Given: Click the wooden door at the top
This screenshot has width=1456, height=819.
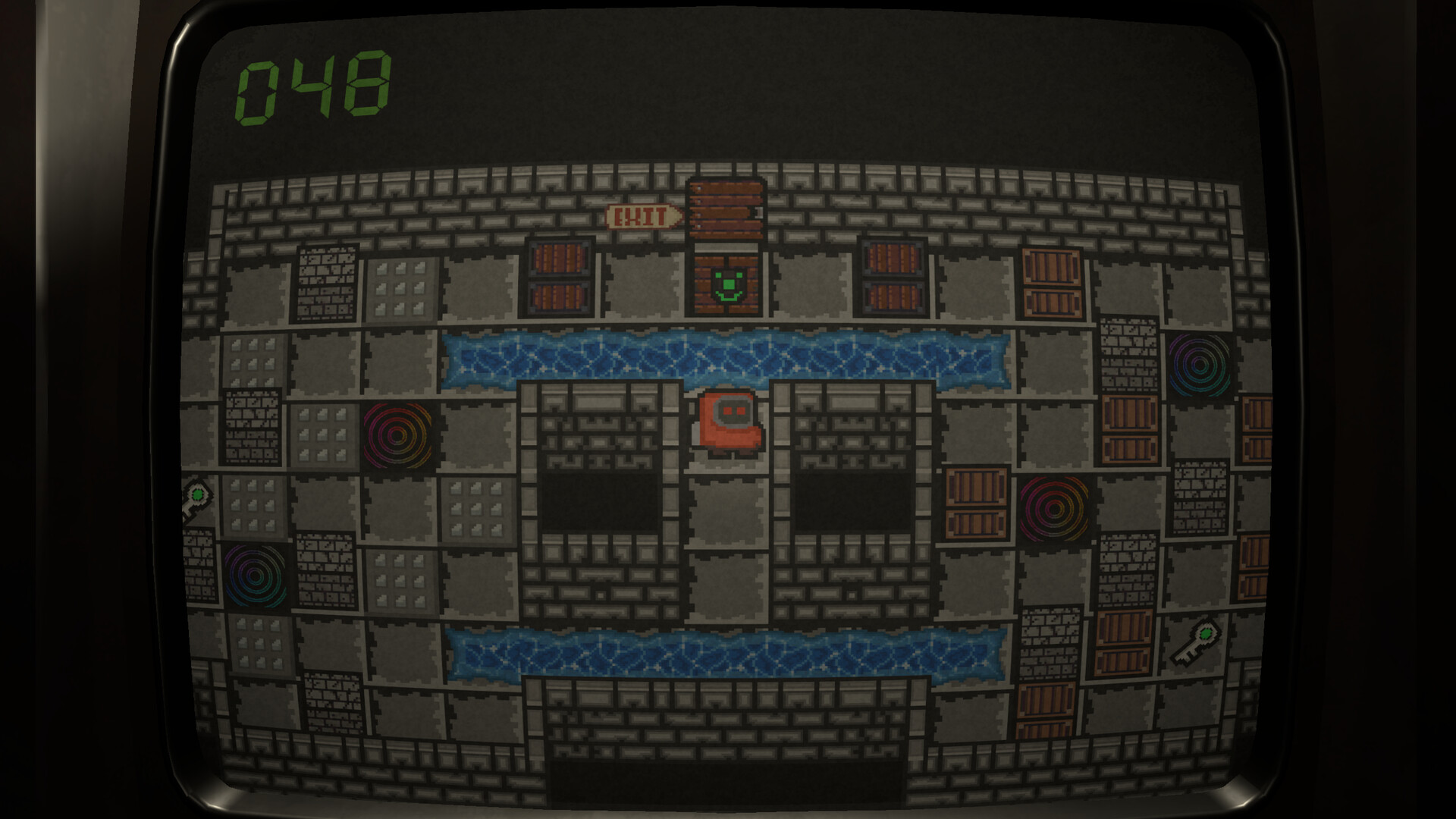Looking at the screenshot, I should click(724, 210).
